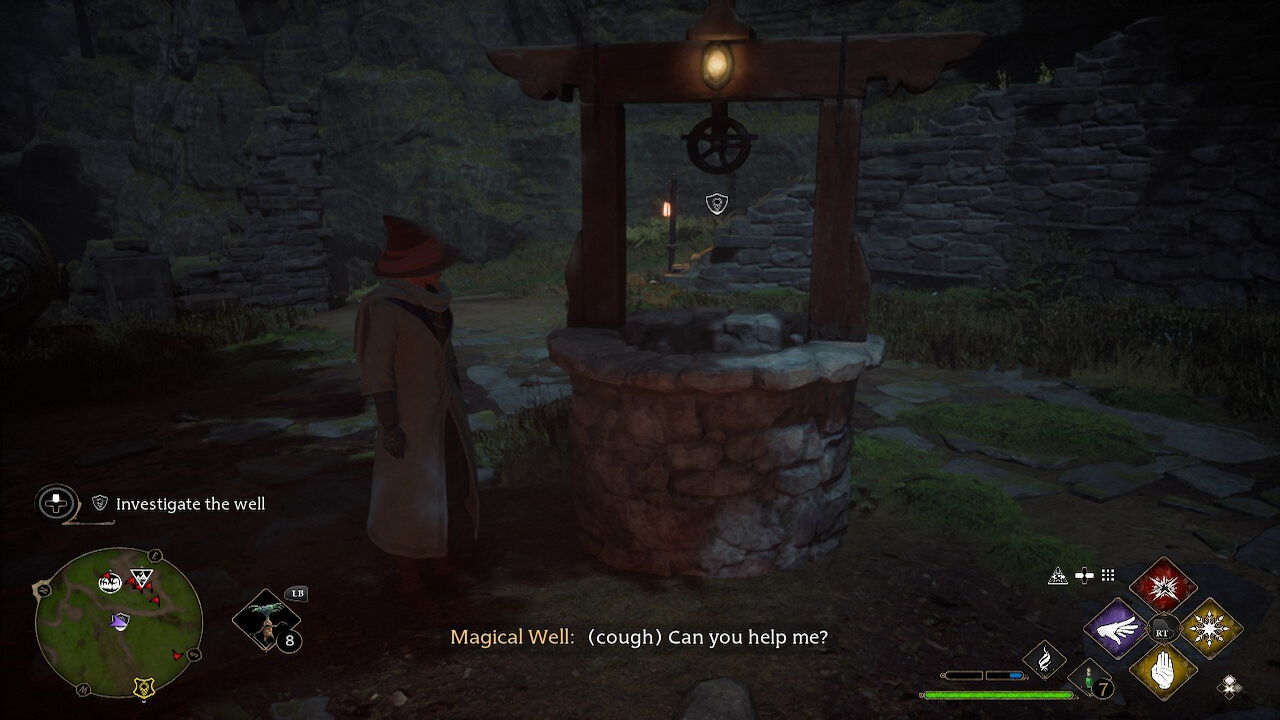Click the mandrake plant icon near the LB prompt
Screen dimensions: 1280x720
pyautogui.click(x=266, y=620)
